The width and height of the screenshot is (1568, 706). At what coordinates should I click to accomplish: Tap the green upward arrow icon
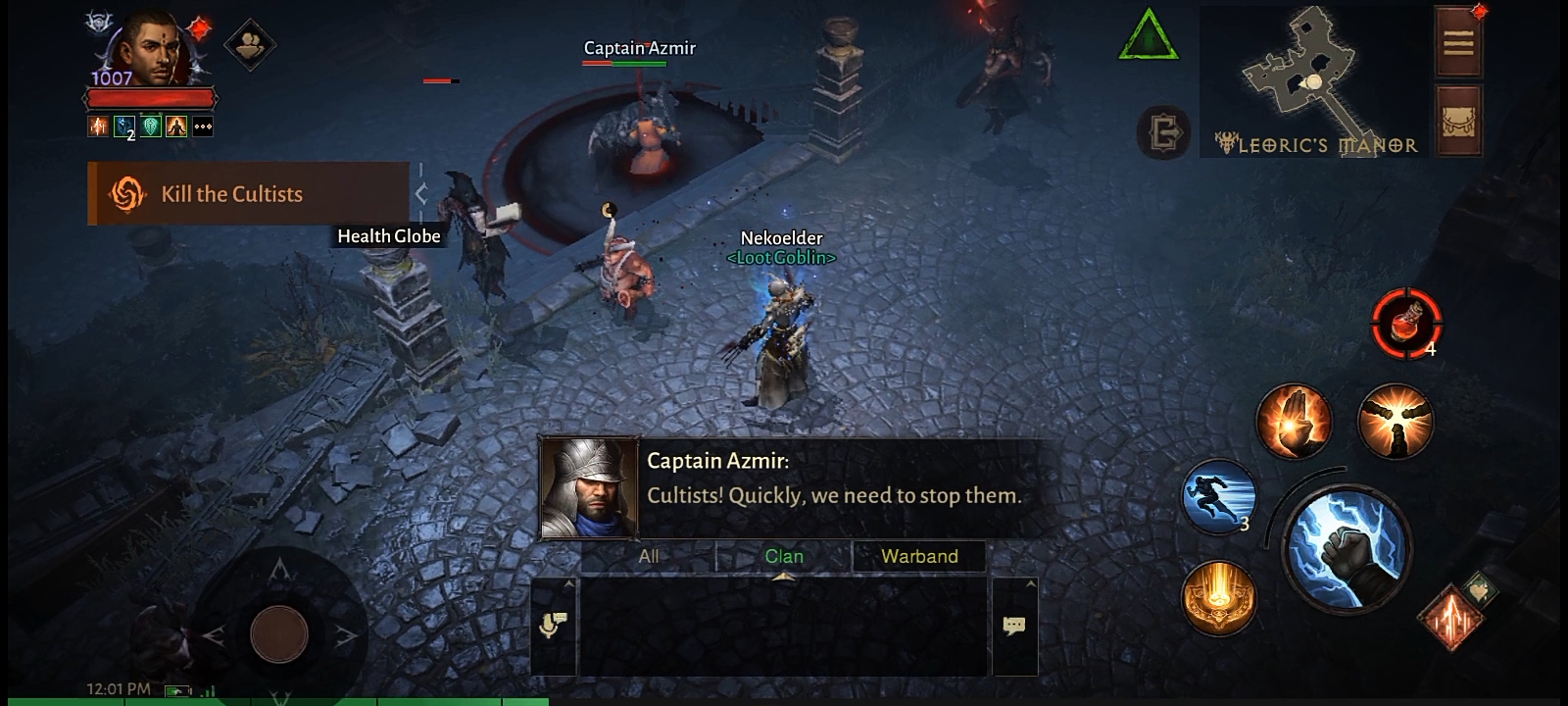point(1148,37)
